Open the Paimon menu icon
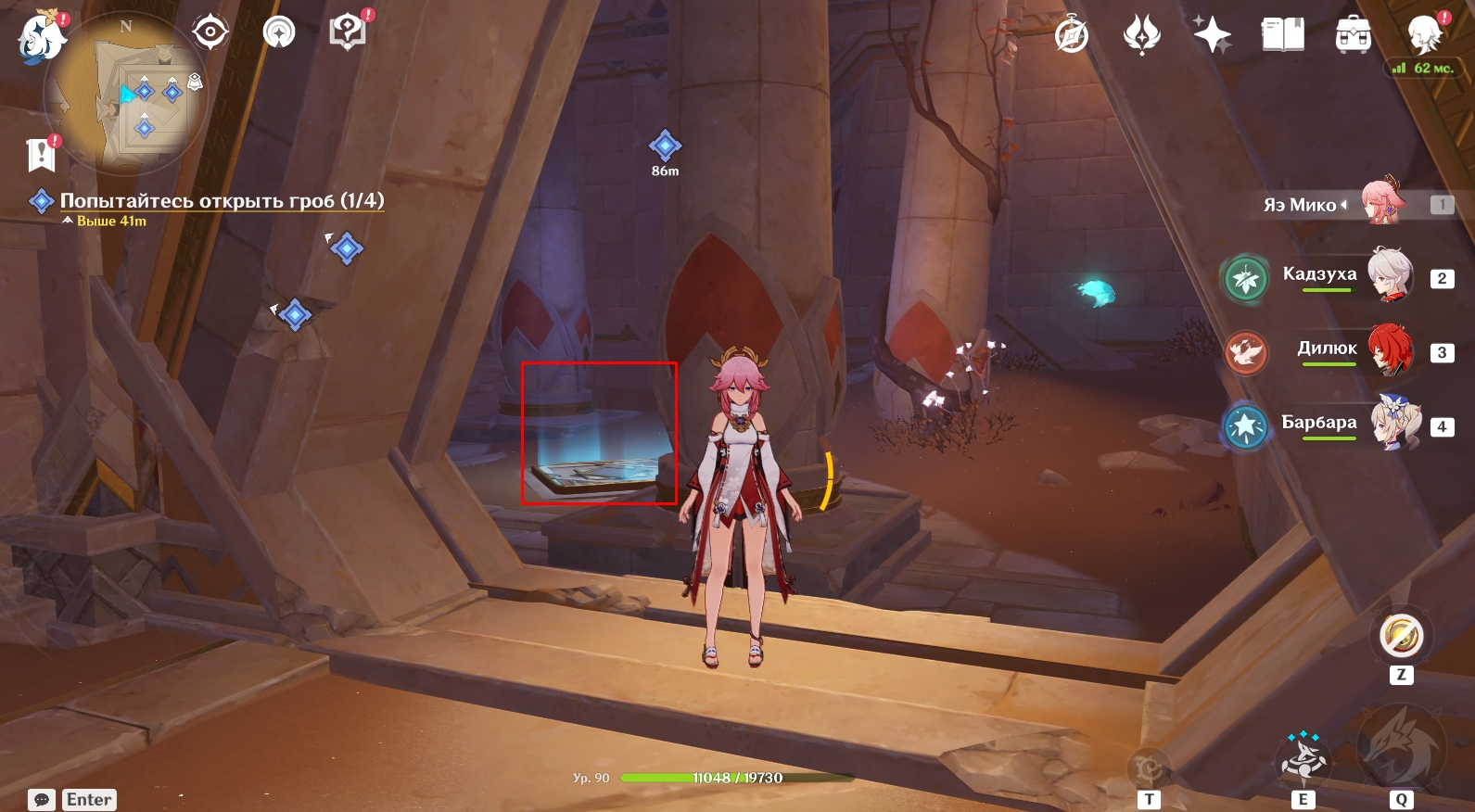This screenshot has height=812, width=1475. coord(41,37)
